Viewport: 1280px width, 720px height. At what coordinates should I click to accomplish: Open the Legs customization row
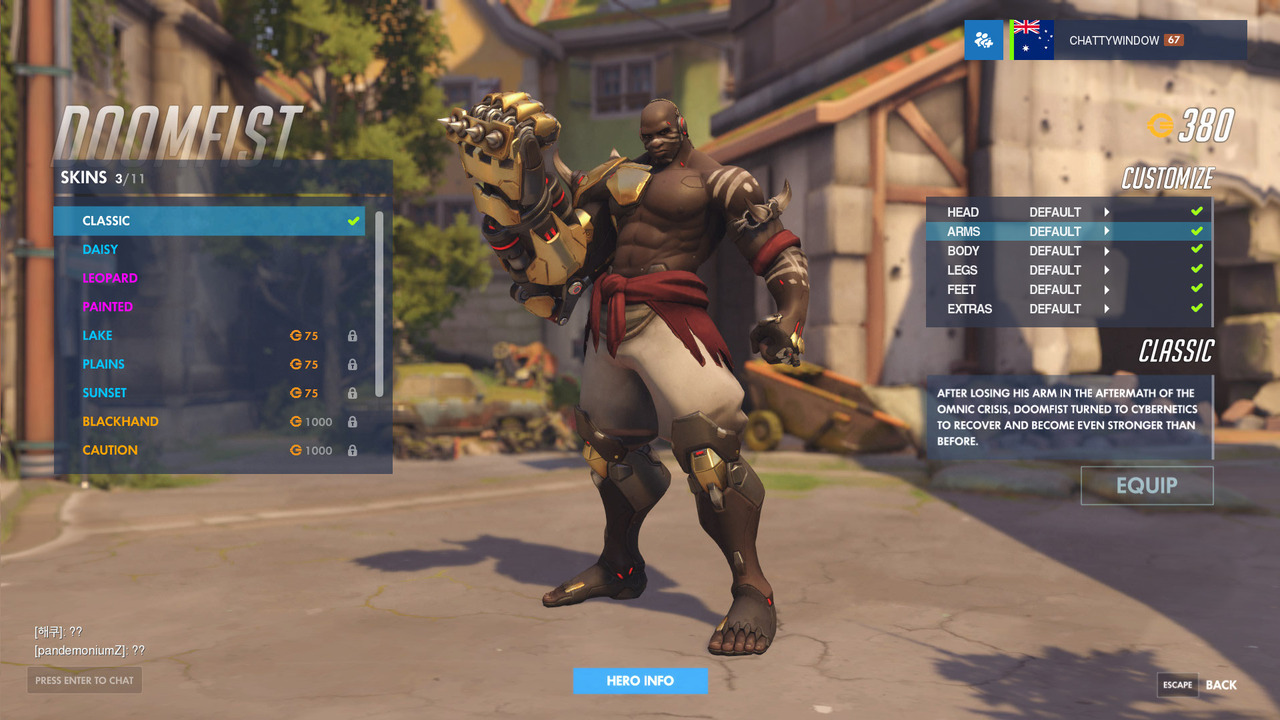click(1067, 270)
